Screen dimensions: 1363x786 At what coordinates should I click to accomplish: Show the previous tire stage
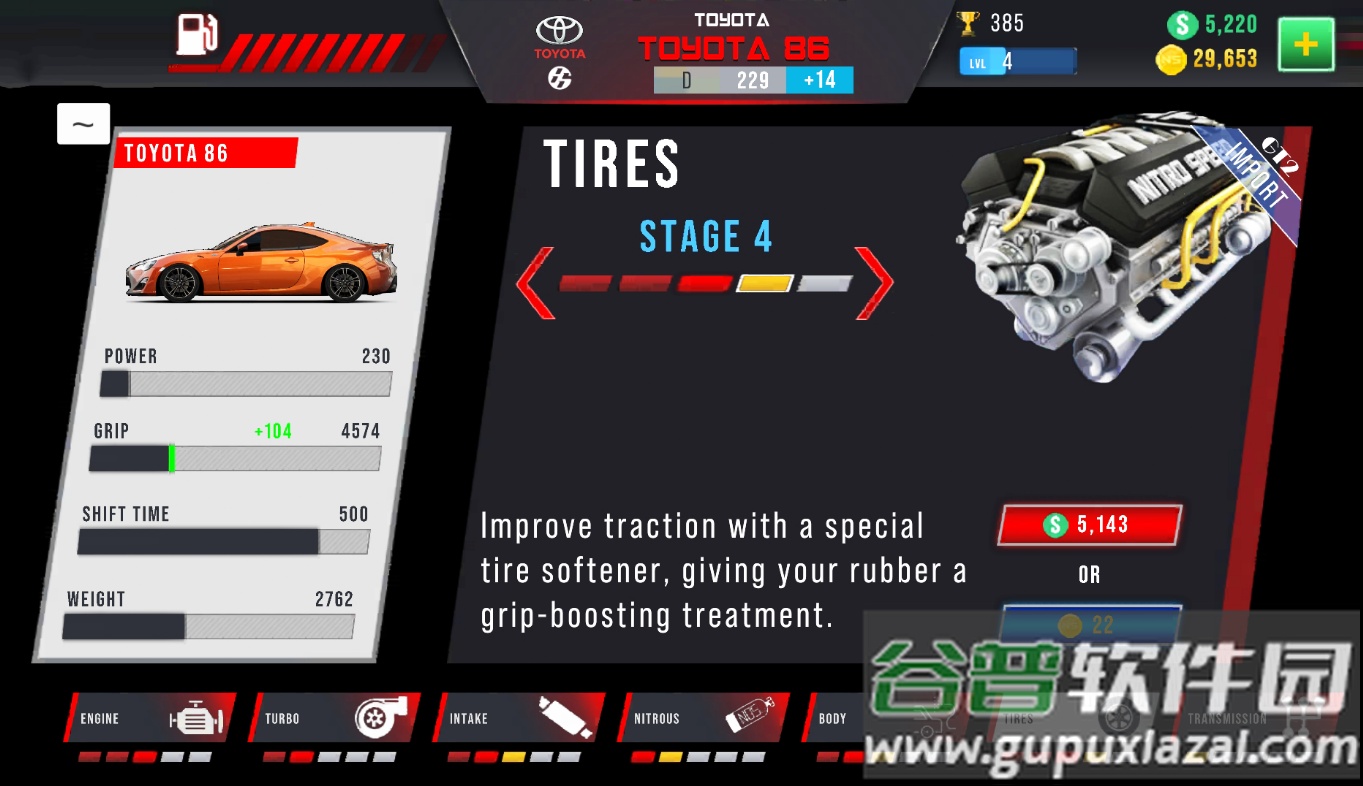pyautogui.click(x=535, y=283)
